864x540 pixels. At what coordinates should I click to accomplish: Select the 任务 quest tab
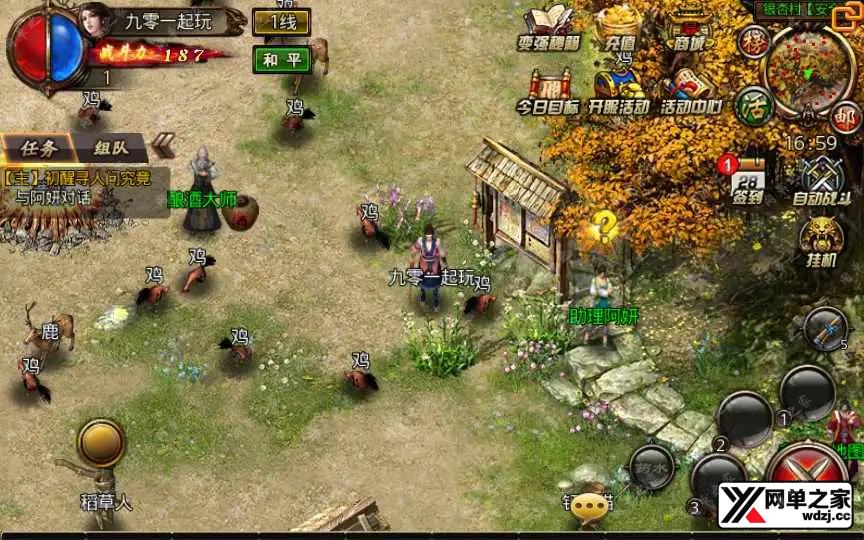tap(40, 148)
